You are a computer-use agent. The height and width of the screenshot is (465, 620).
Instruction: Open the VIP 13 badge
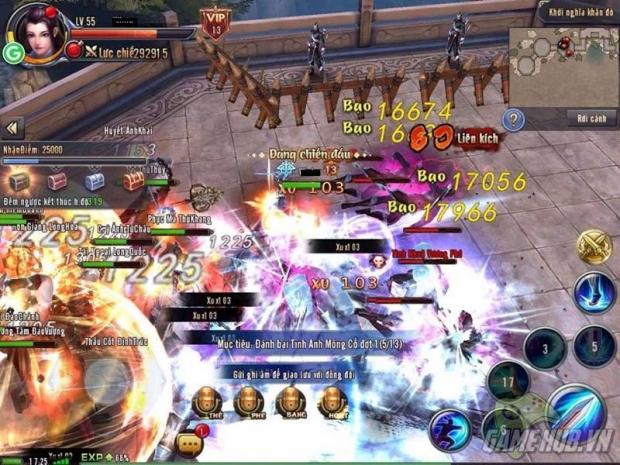point(214,20)
